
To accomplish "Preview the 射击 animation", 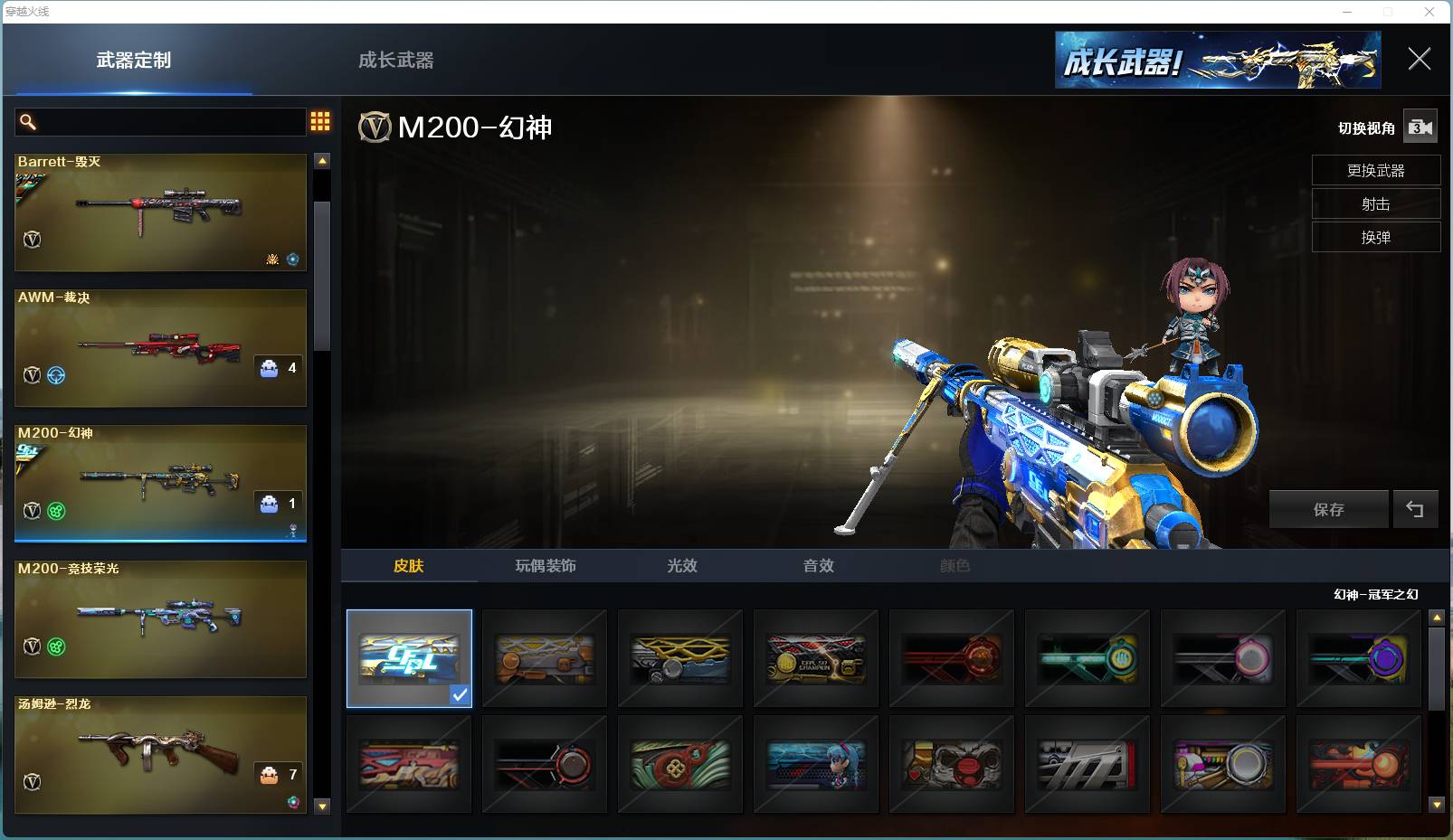I will pos(1375,204).
